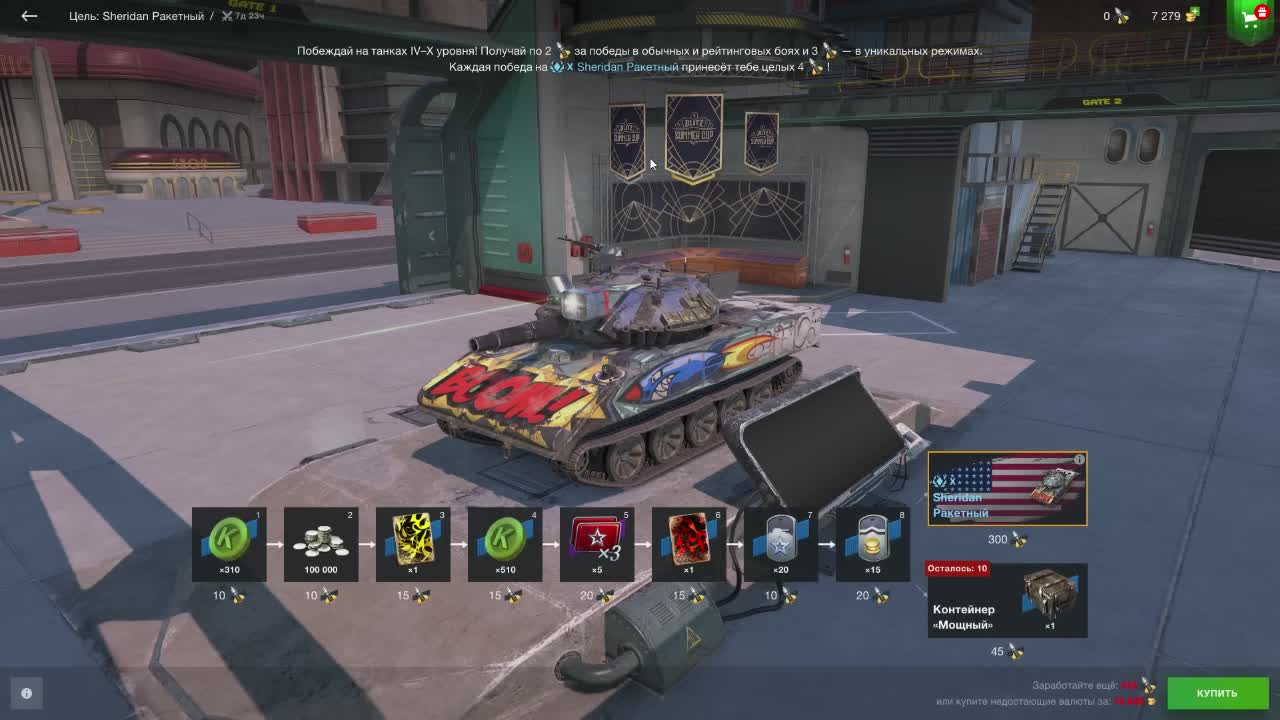Image resolution: width=1280 pixels, height=720 pixels.
Task: Click the back arrow to leave the goal screen
Action: tap(27, 15)
